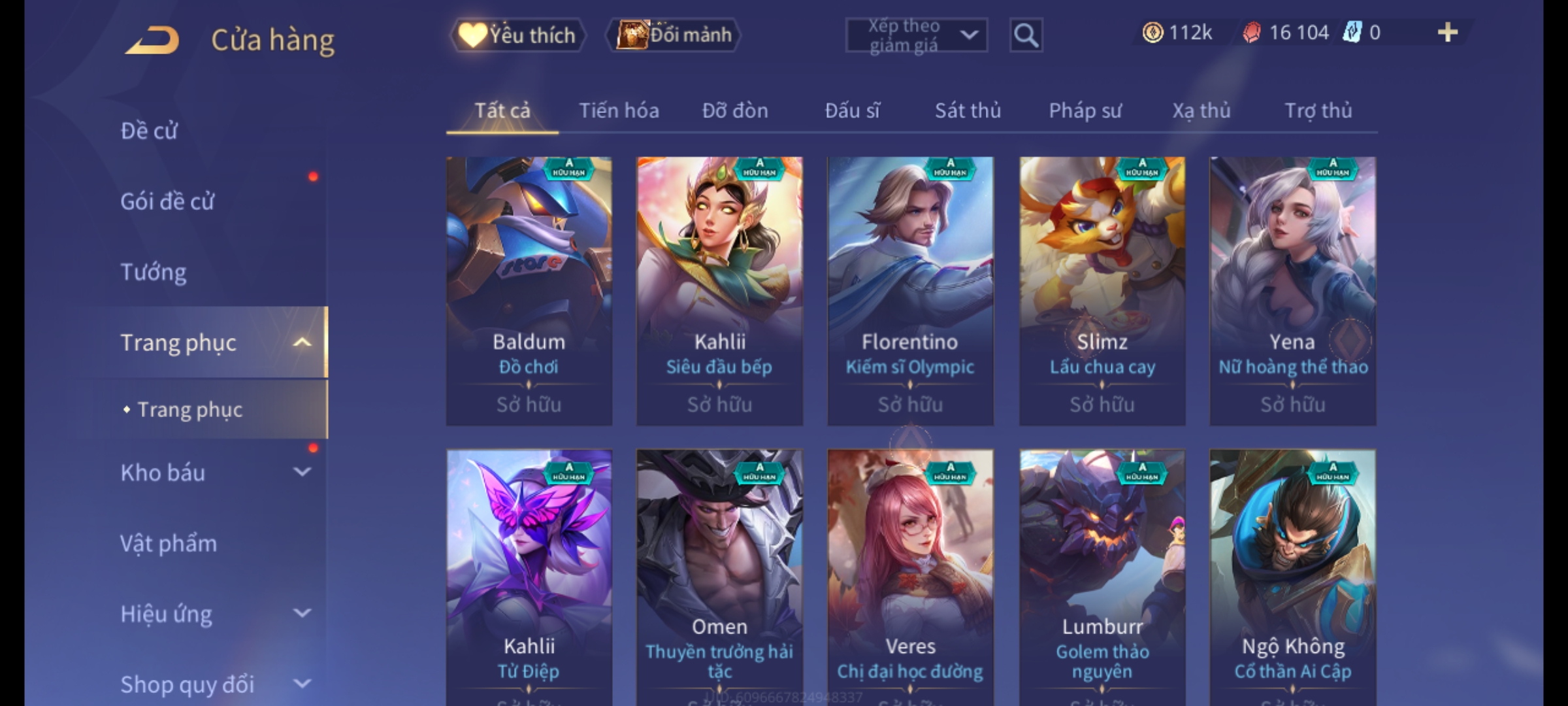Show the Sát thủ skins tab
The image size is (1568, 706).
968,111
